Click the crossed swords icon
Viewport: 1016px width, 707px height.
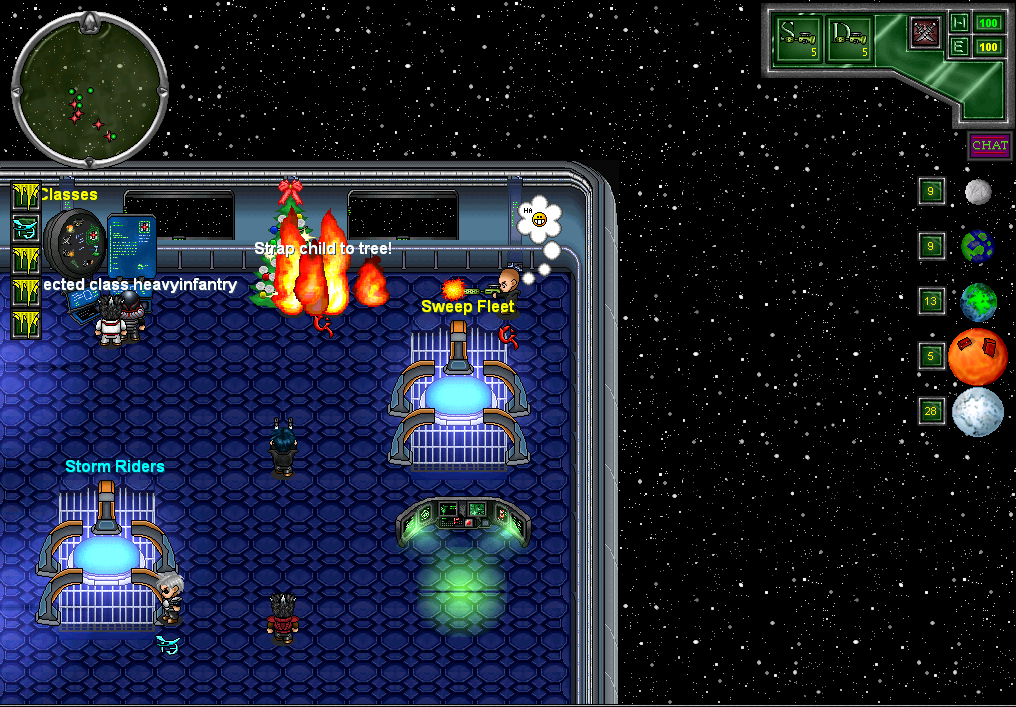[925, 33]
